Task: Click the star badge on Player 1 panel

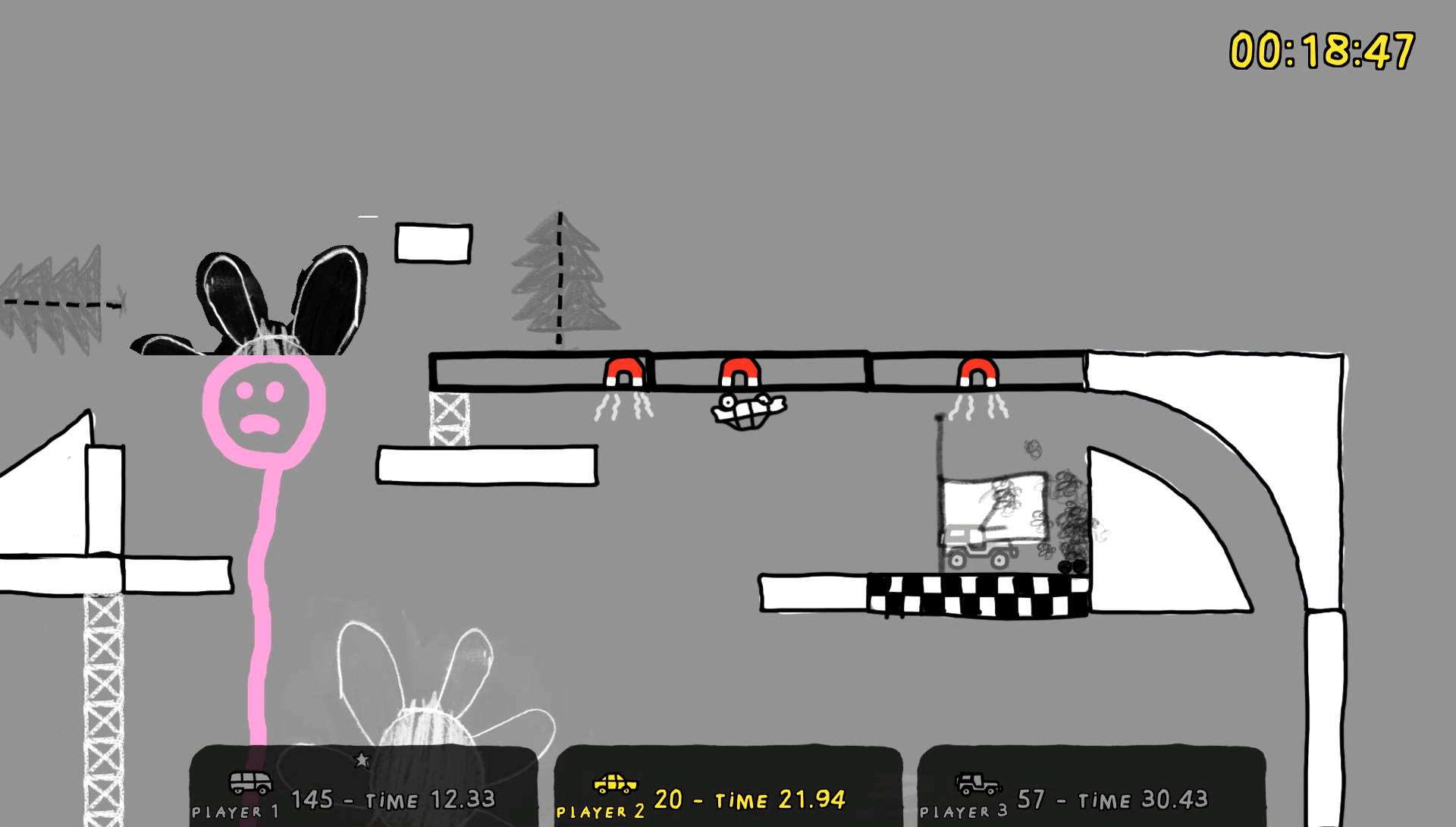Action: (x=362, y=757)
